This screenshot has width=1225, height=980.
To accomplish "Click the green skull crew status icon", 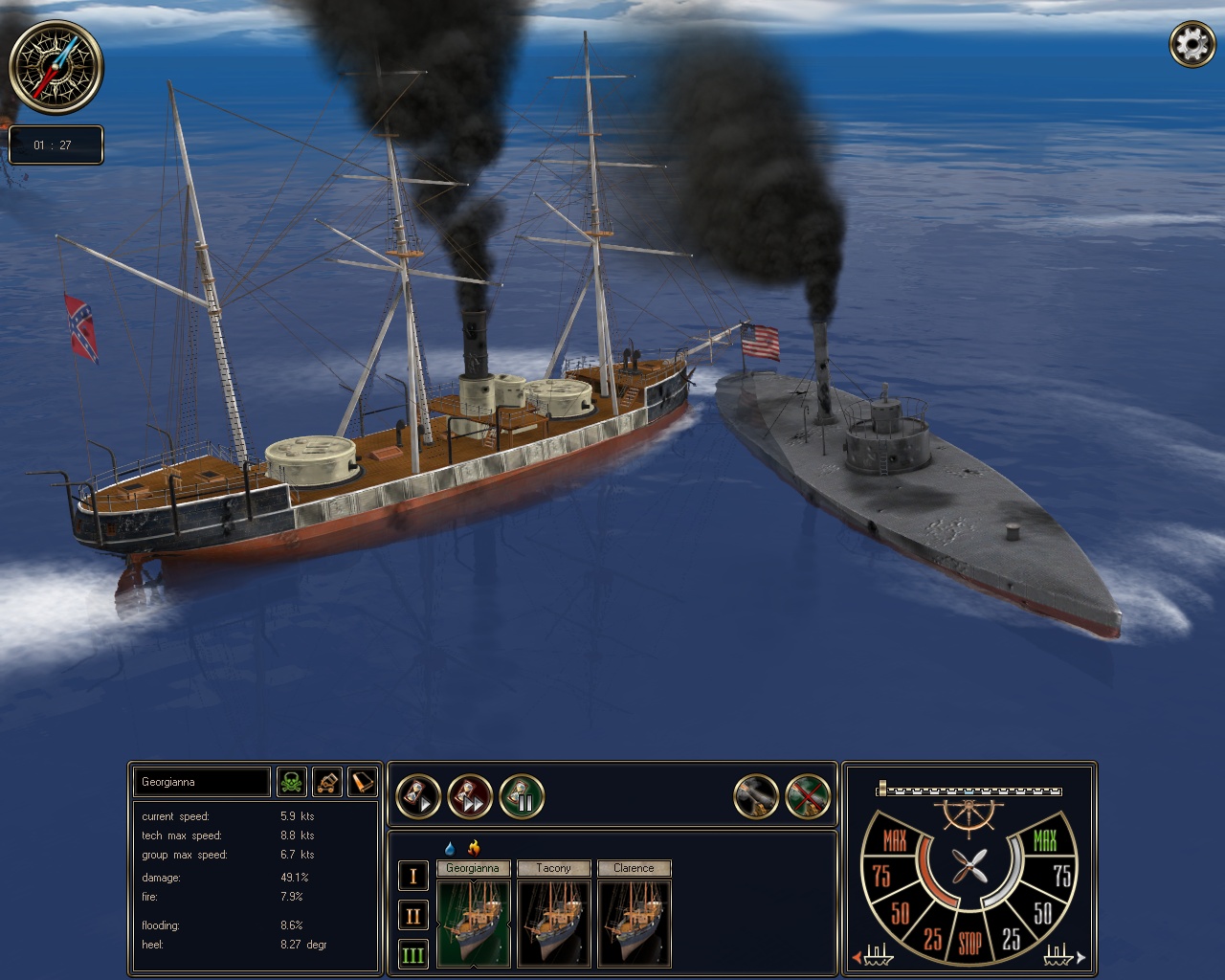I will point(292,782).
